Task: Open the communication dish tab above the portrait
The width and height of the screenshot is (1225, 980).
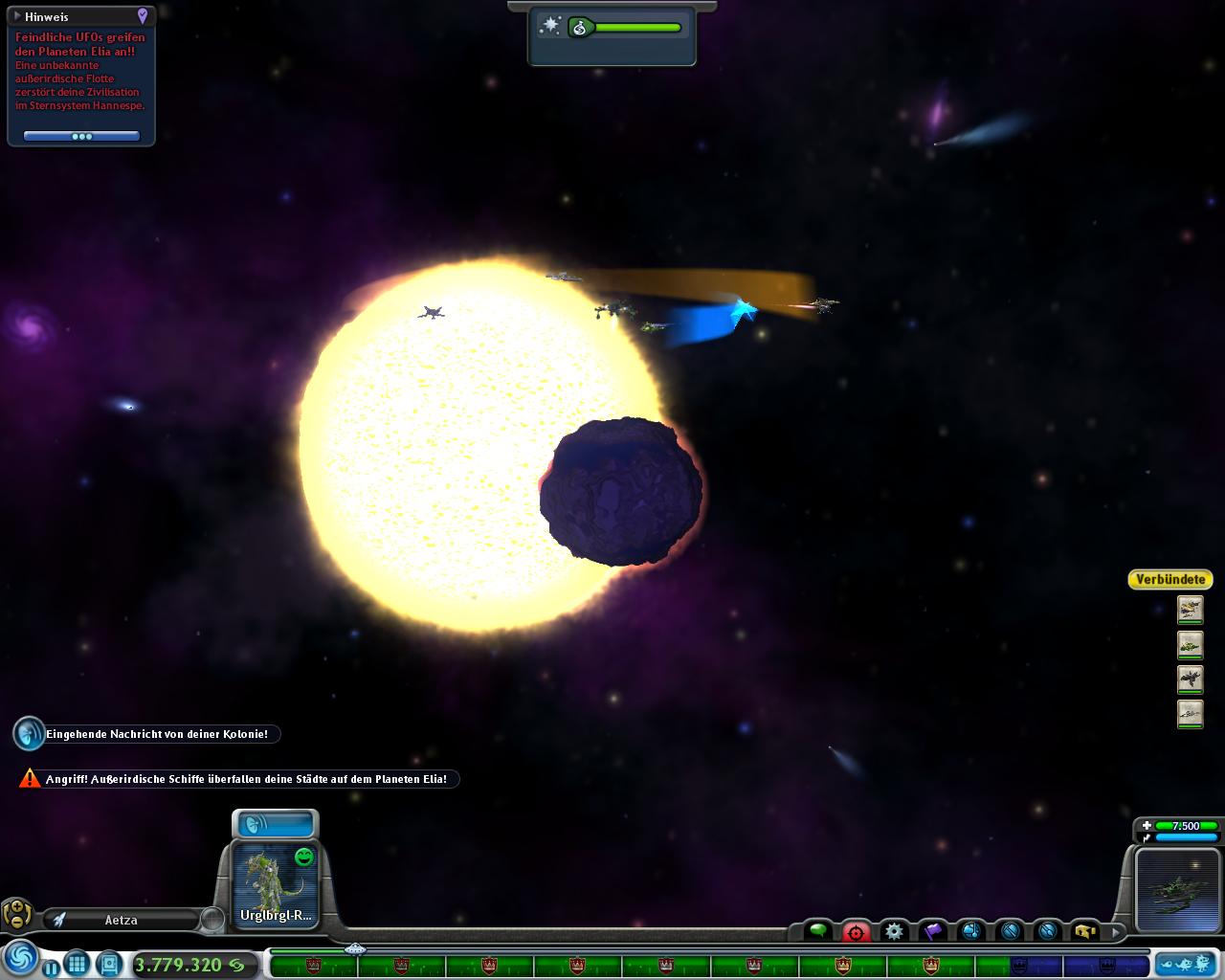Action: pos(275,824)
